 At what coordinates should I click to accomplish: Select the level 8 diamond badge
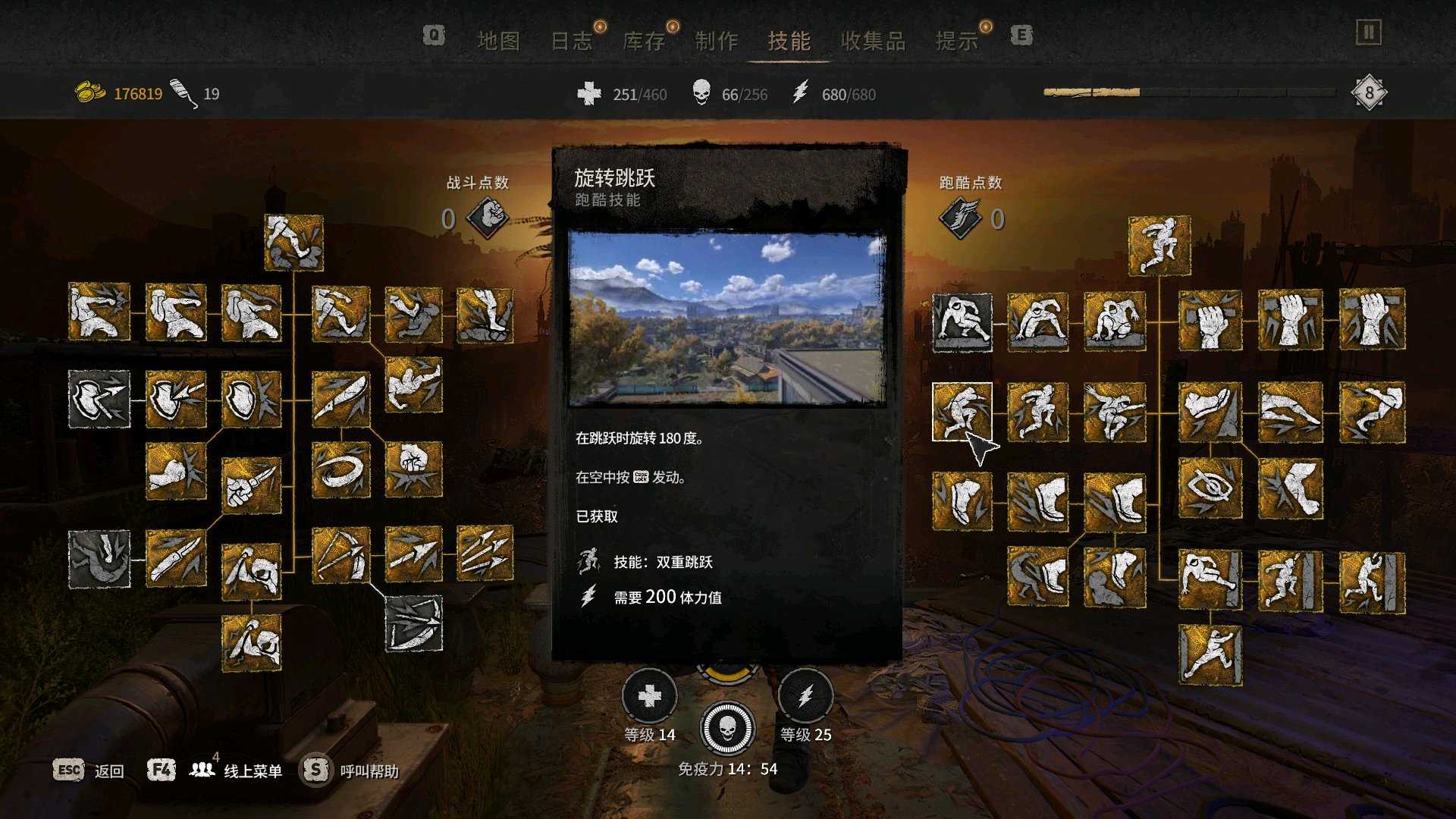pyautogui.click(x=1370, y=92)
